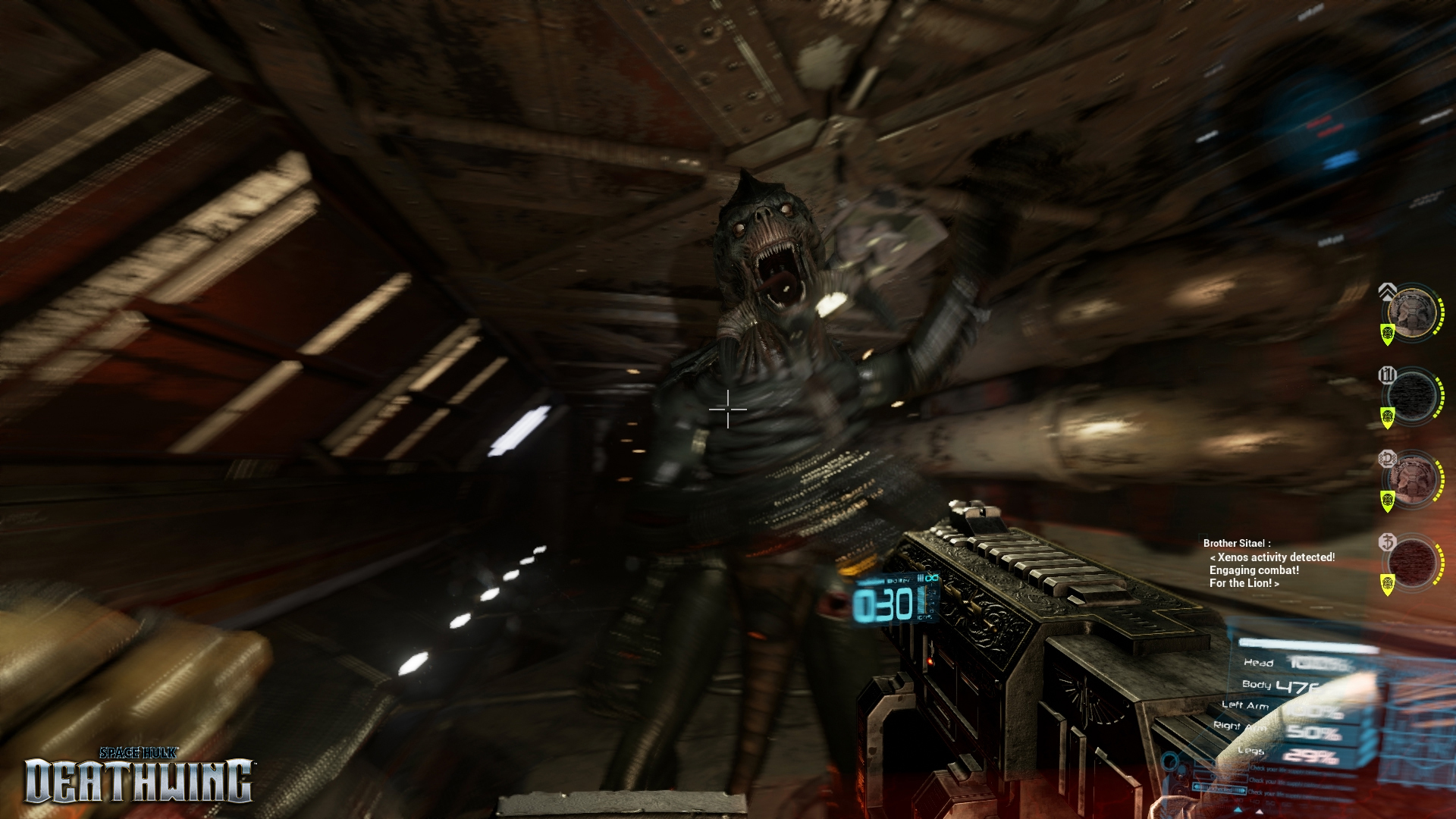Toggle the 'Unchecked' life supply checkbox

[1219, 789]
